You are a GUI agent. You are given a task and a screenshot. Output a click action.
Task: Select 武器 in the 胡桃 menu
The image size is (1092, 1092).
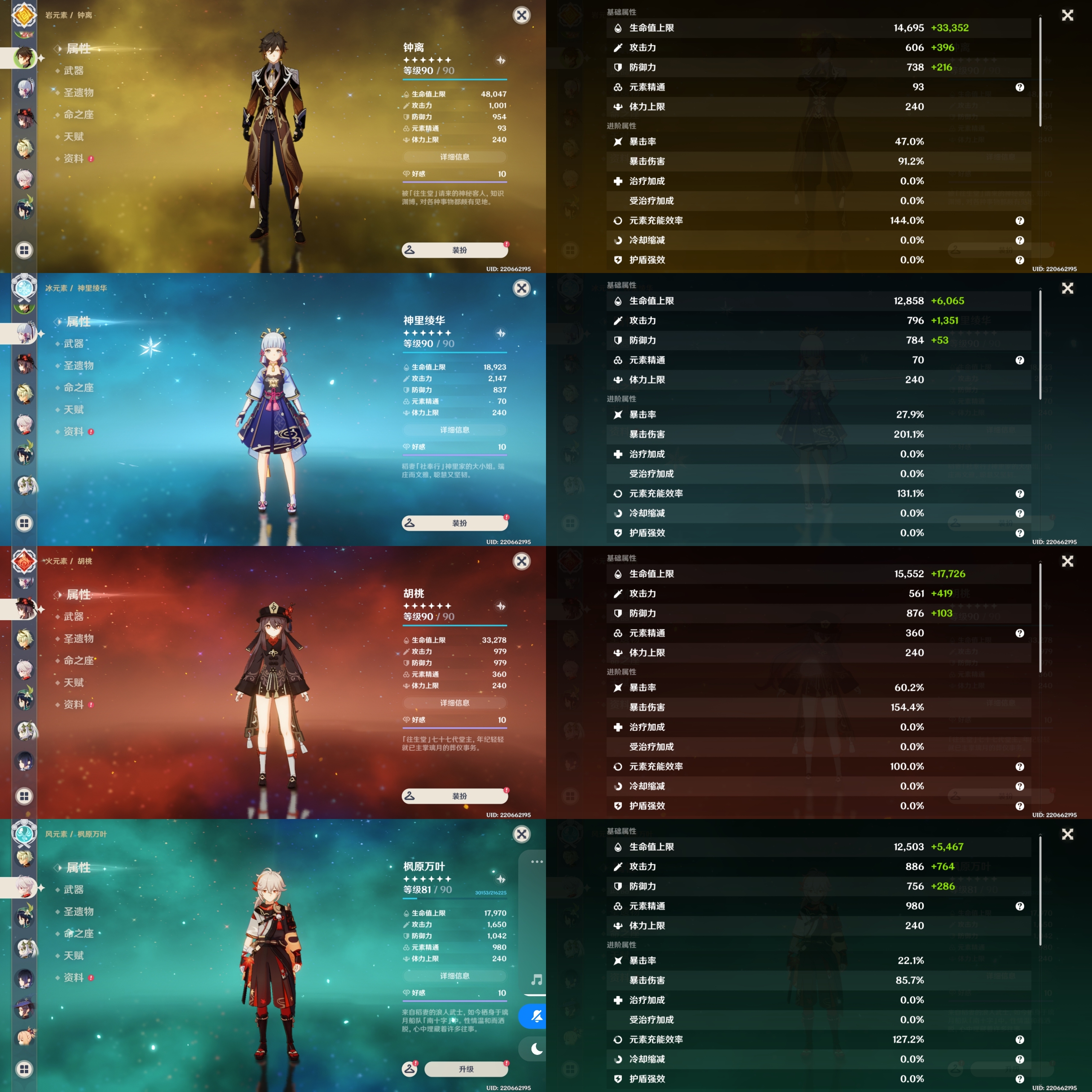tap(73, 616)
